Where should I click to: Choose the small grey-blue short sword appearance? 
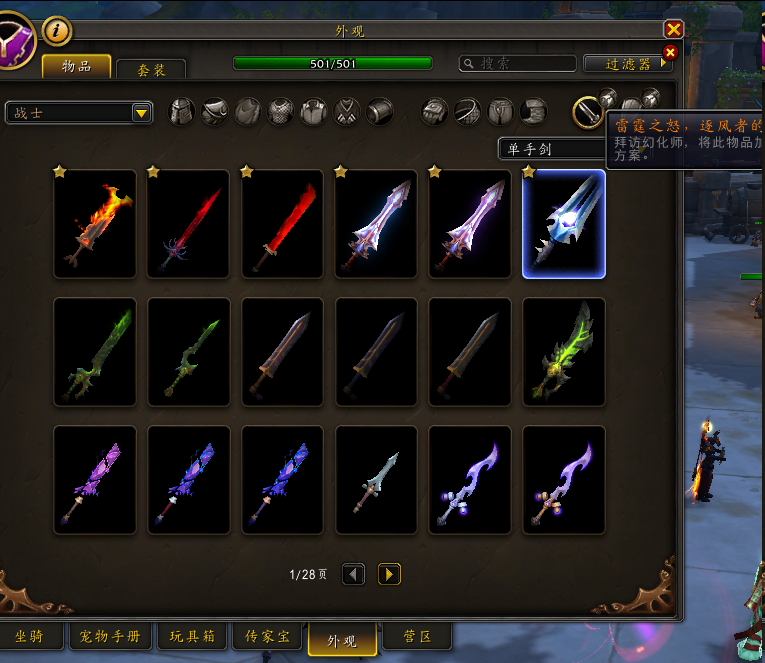(x=376, y=480)
